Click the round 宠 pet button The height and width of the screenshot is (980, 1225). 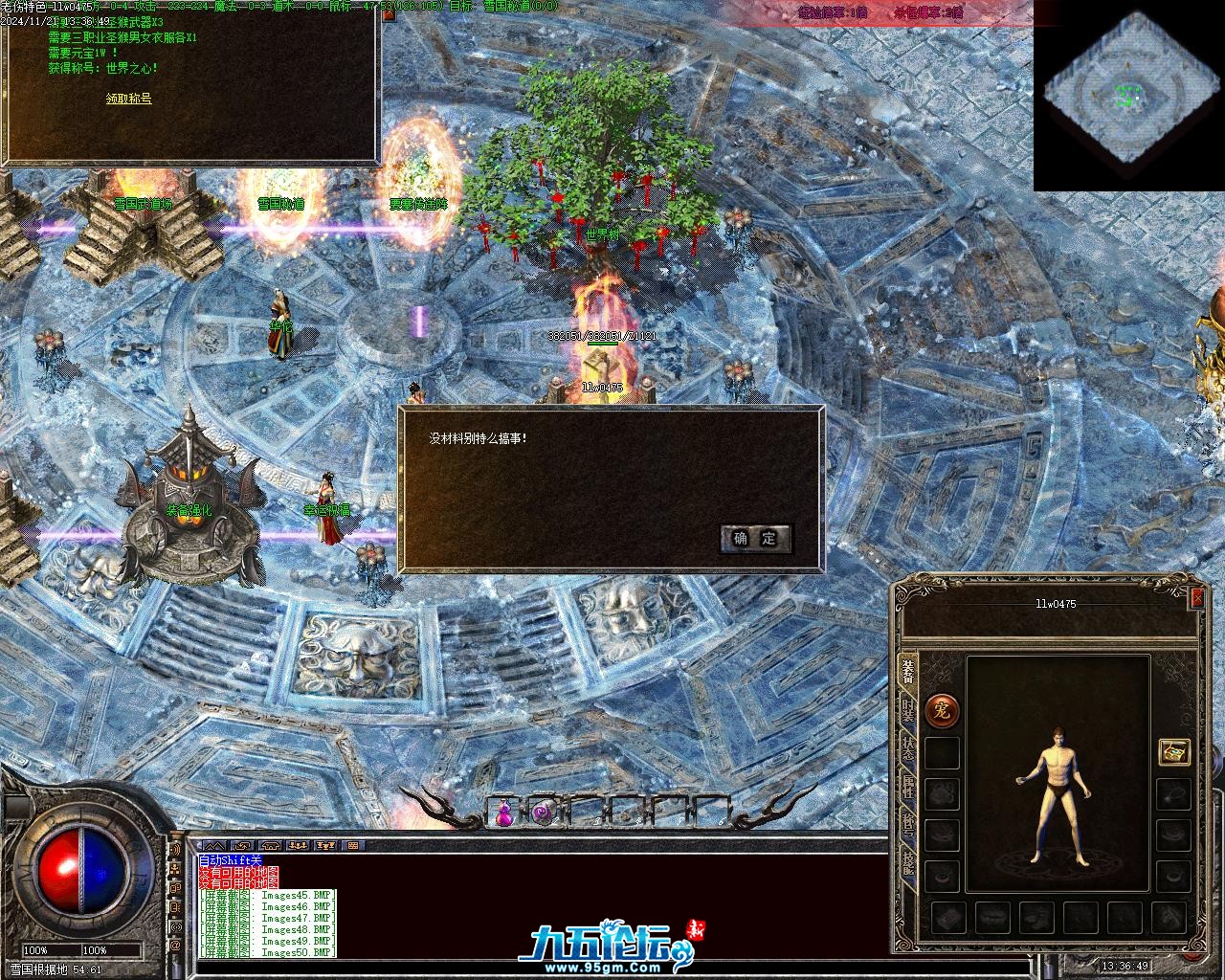pos(942,709)
